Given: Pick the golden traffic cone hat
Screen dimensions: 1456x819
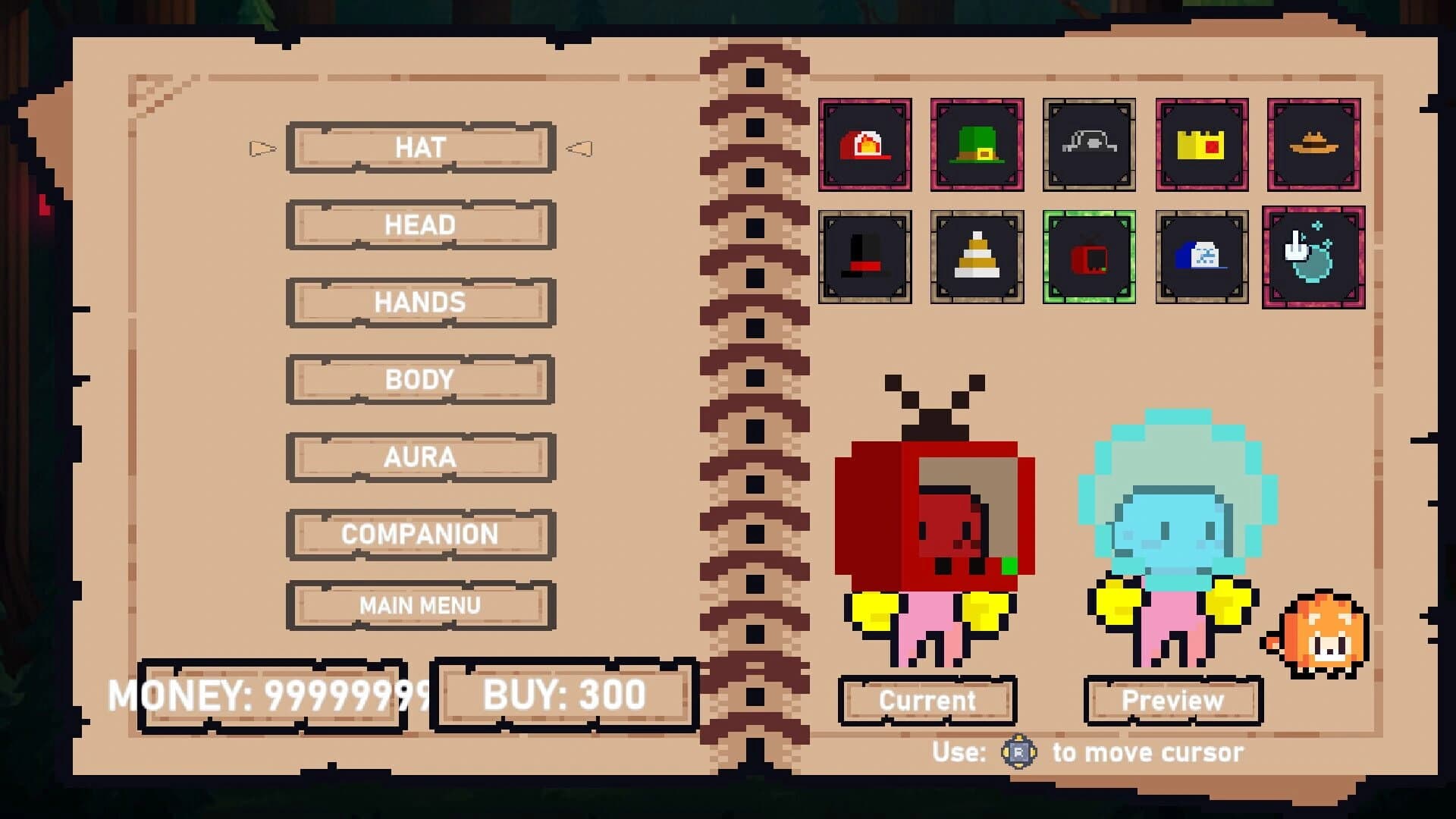Looking at the screenshot, I should (976, 256).
